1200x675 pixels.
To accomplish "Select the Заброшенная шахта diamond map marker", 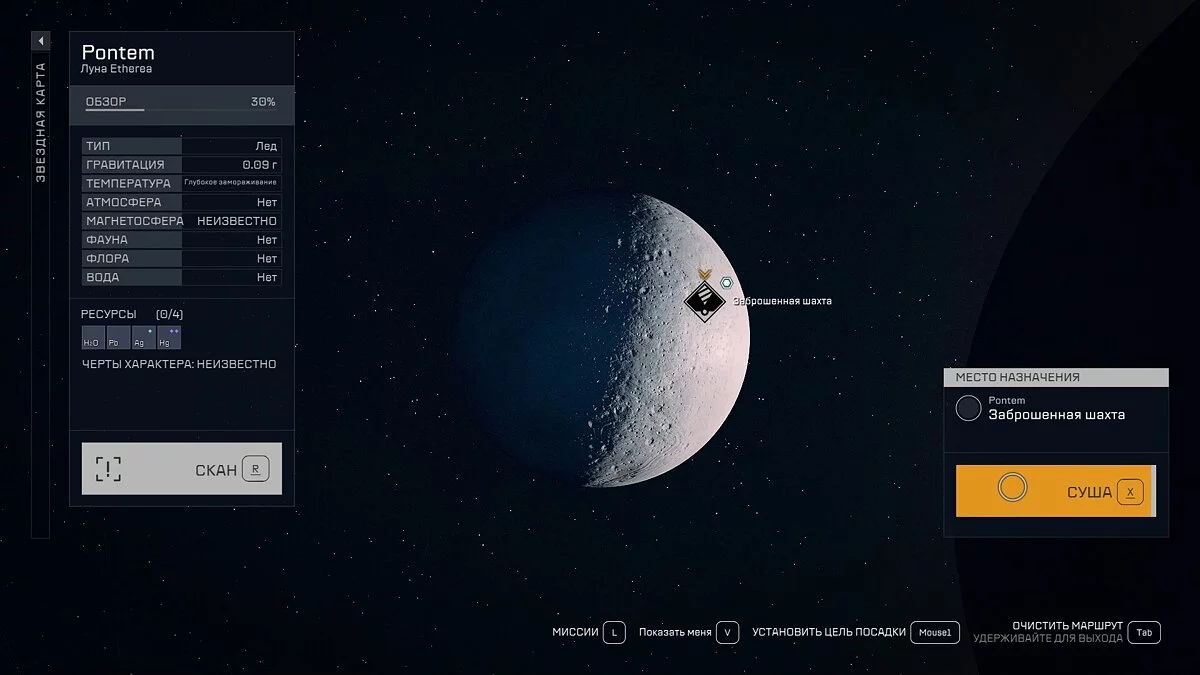I will [705, 299].
